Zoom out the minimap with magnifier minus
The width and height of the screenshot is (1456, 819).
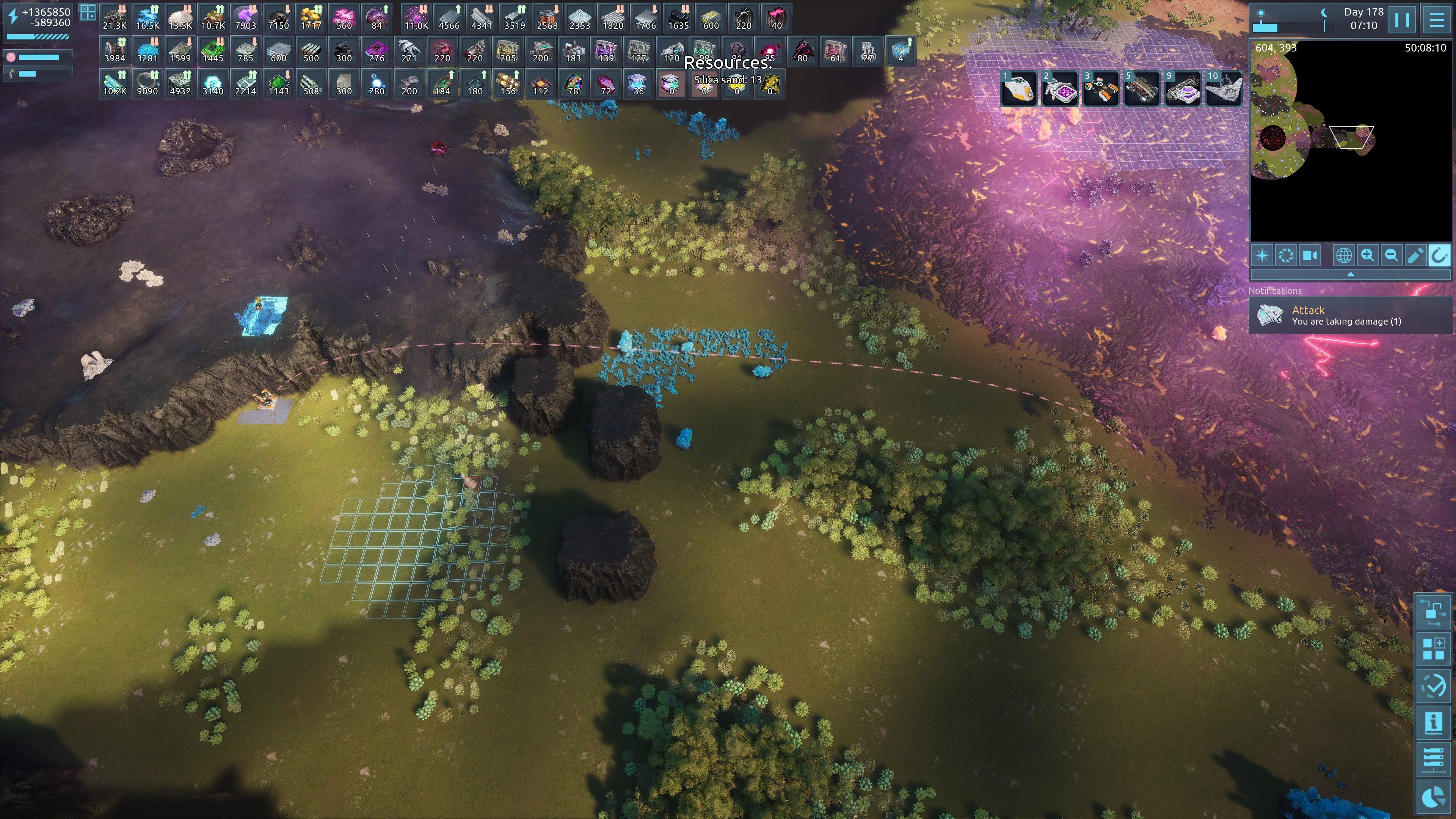[x=1391, y=256]
